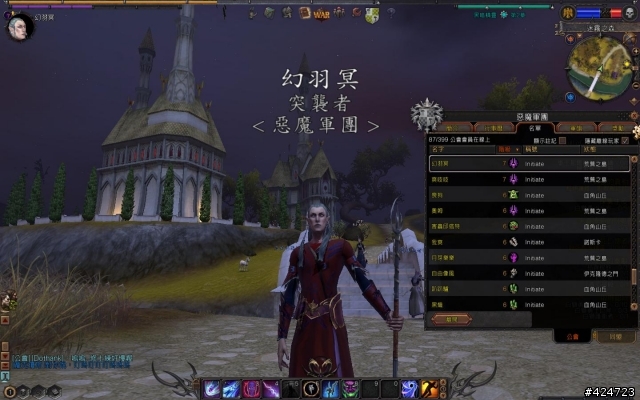Activate the red demon face ability

pyautogui.click(x=250, y=388)
